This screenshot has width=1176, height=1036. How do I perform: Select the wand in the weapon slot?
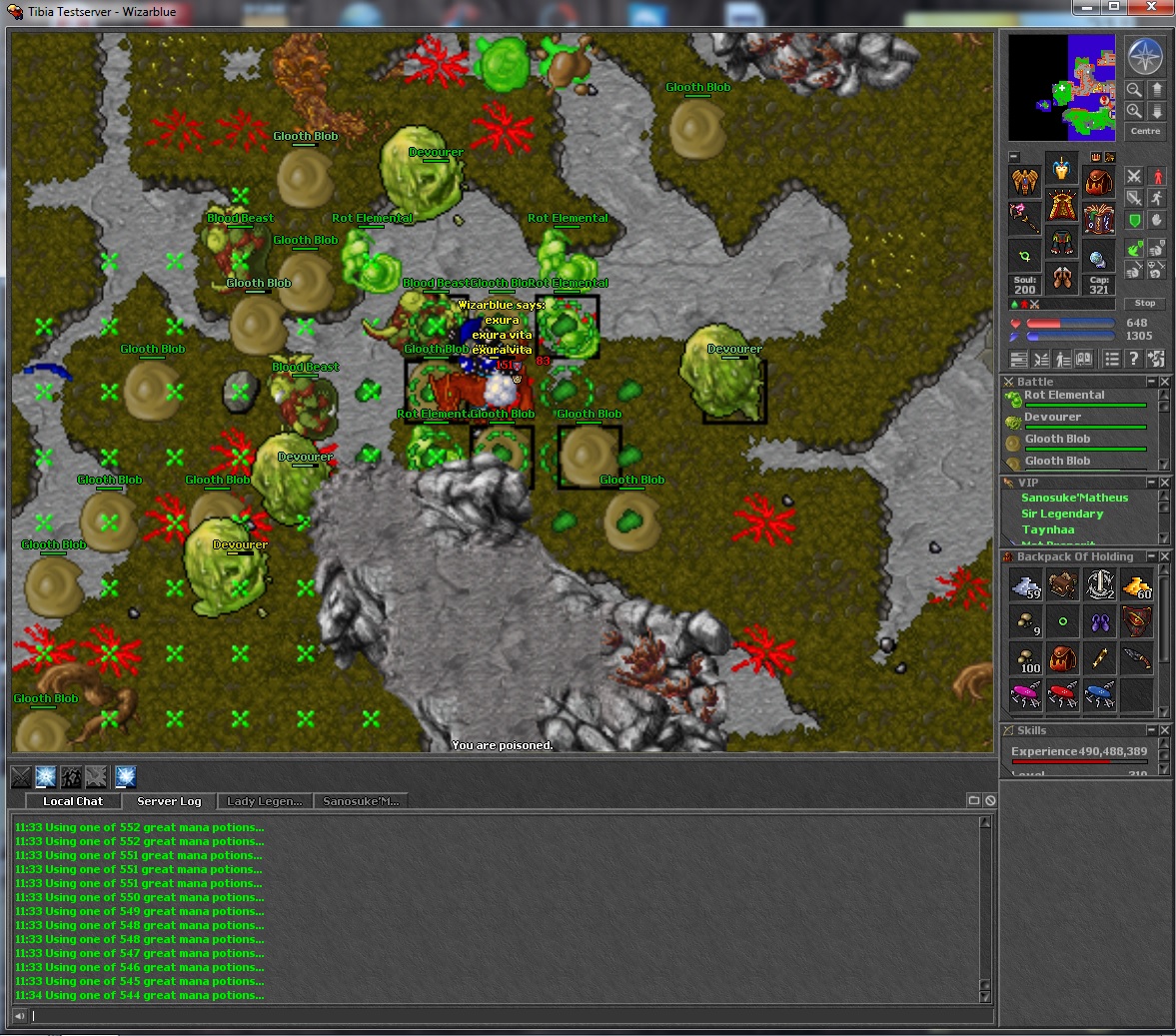pos(1024,218)
